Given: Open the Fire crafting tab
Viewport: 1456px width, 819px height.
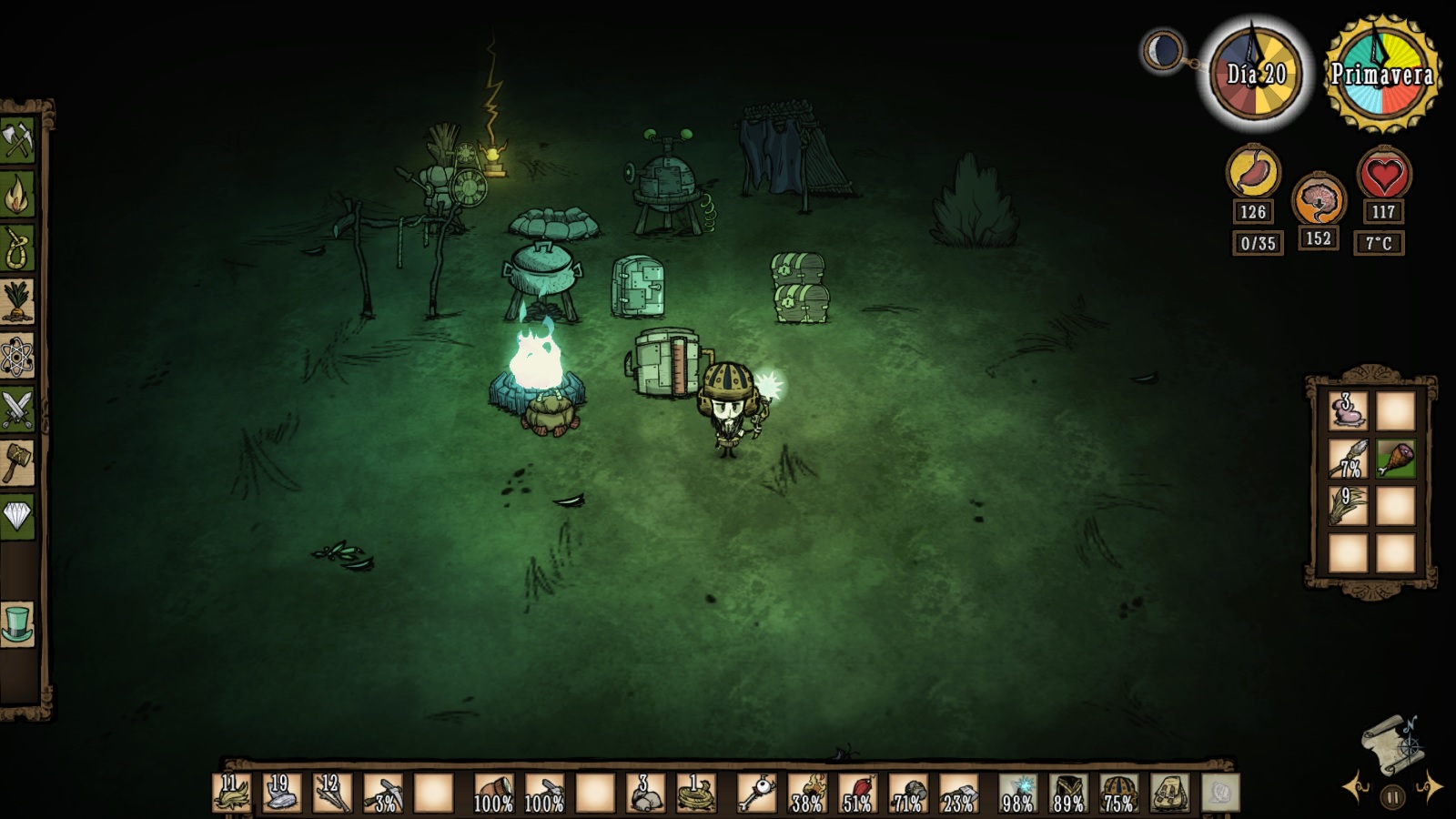Looking at the screenshot, I should point(17,193).
